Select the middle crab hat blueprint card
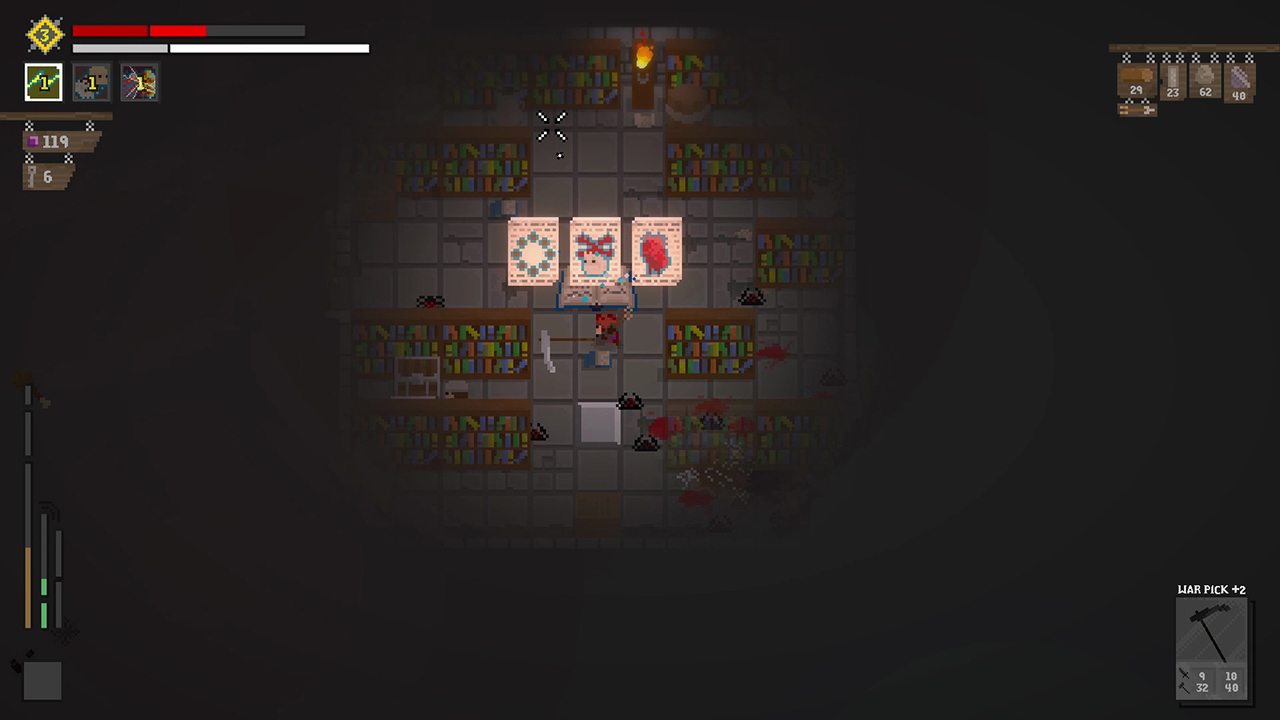 pyautogui.click(x=594, y=252)
